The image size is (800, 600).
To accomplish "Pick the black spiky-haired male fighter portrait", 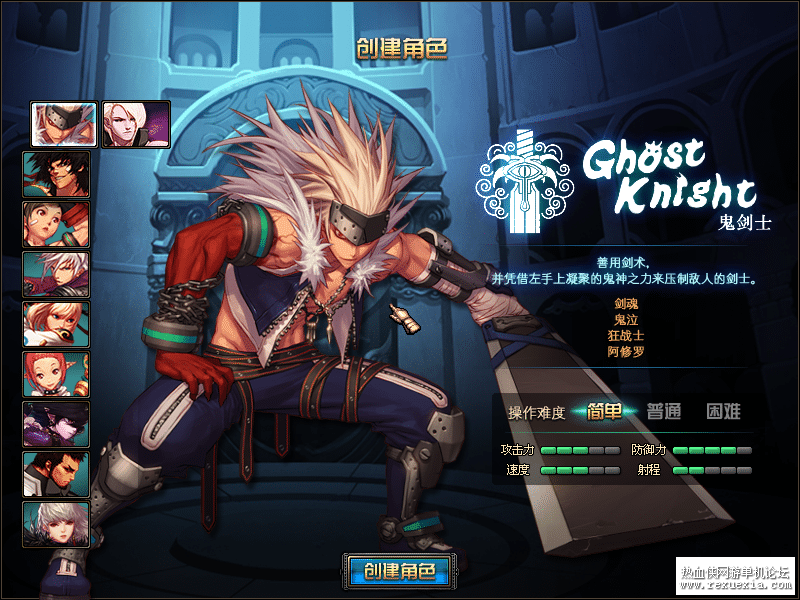I will point(57,173).
